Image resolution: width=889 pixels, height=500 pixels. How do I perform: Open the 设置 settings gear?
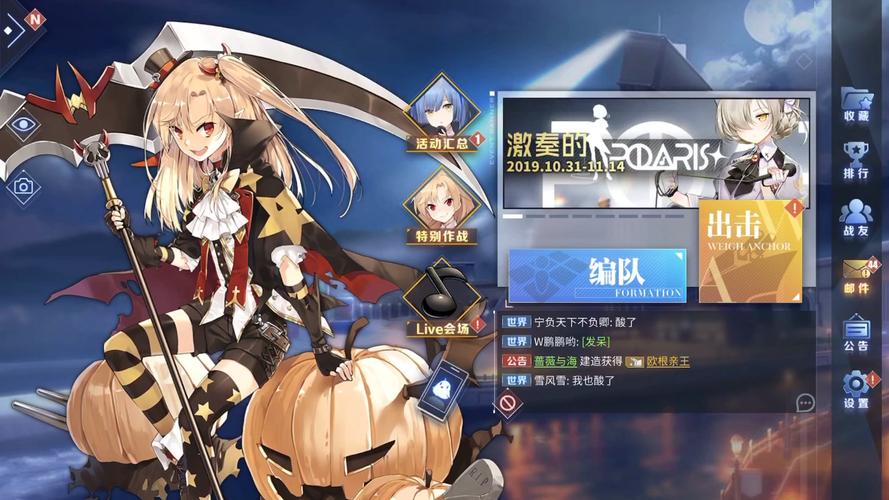click(856, 391)
